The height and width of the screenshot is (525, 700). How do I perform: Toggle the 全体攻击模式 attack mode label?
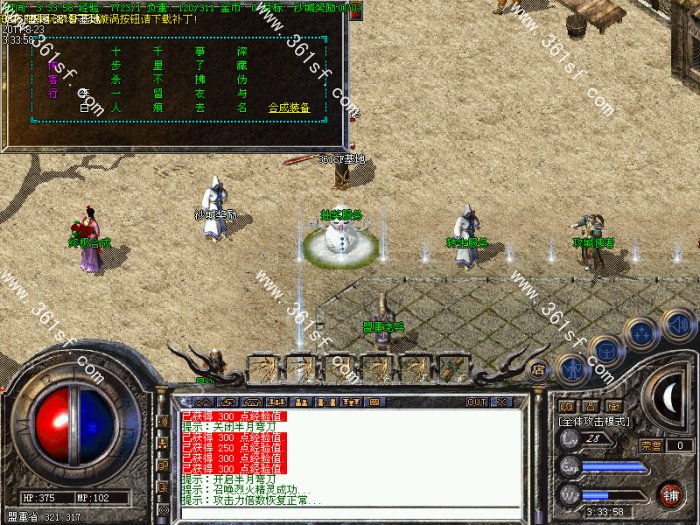pos(595,422)
